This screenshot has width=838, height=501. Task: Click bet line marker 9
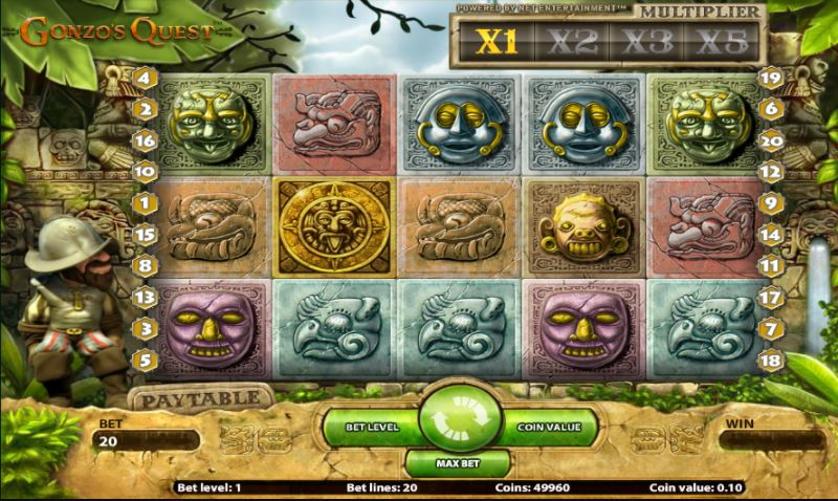tap(770, 204)
